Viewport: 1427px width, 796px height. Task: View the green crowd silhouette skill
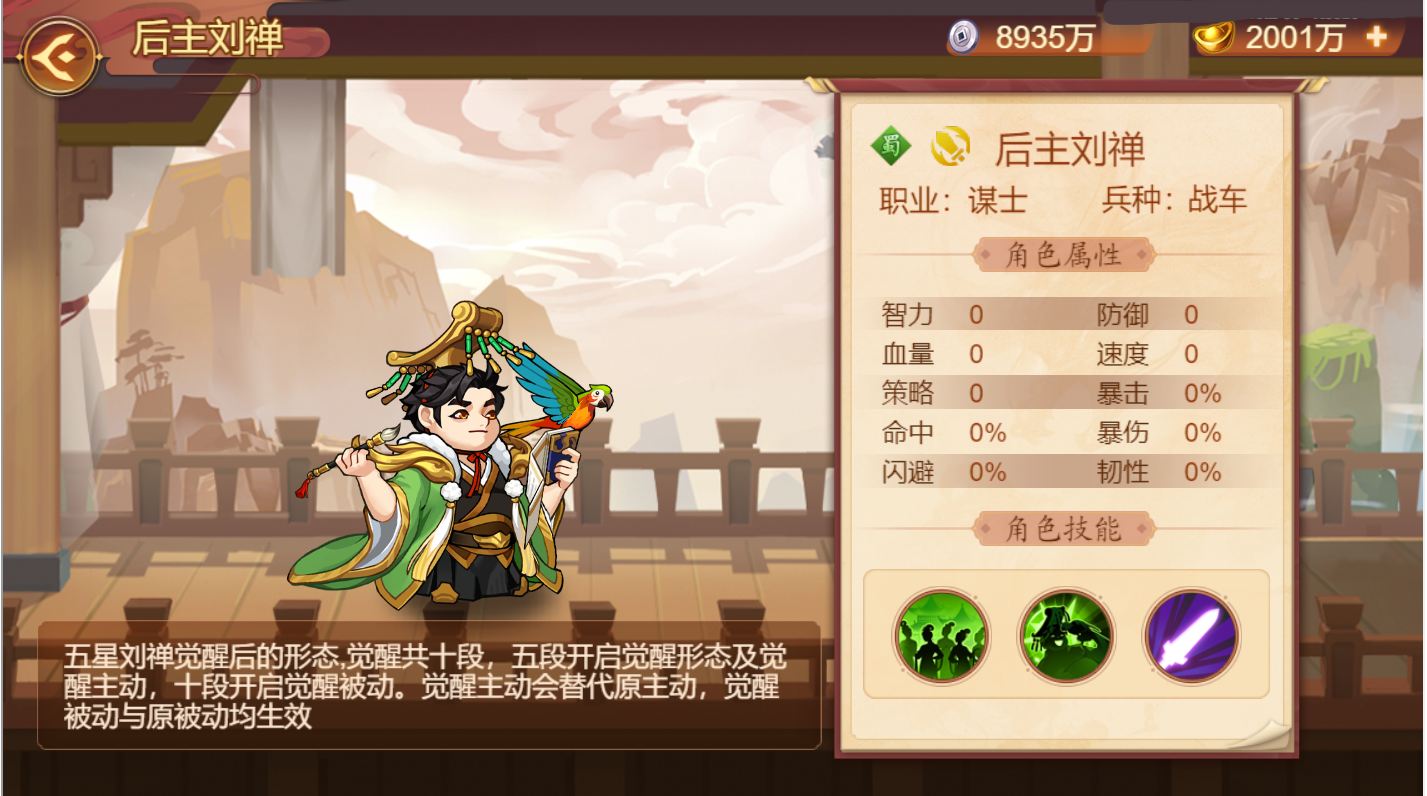pyautogui.click(x=941, y=636)
